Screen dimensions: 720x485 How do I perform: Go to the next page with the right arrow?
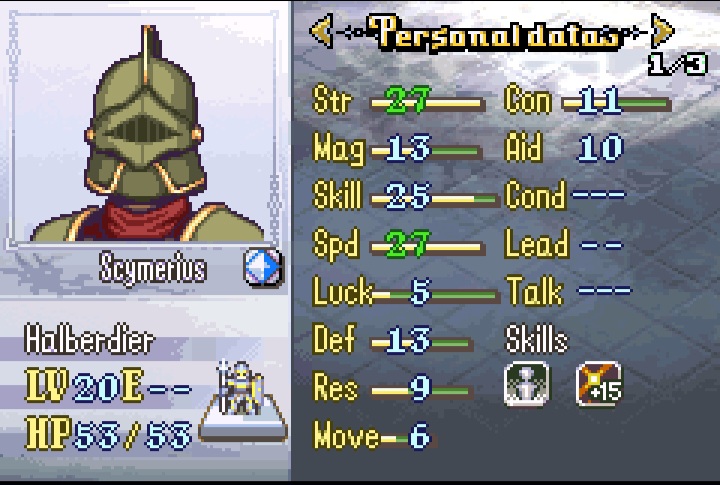[661, 32]
